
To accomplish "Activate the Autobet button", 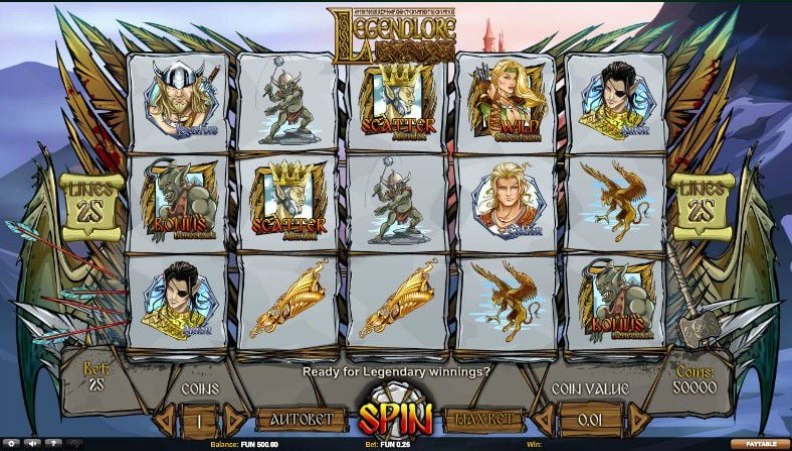I will coord(294,419).
